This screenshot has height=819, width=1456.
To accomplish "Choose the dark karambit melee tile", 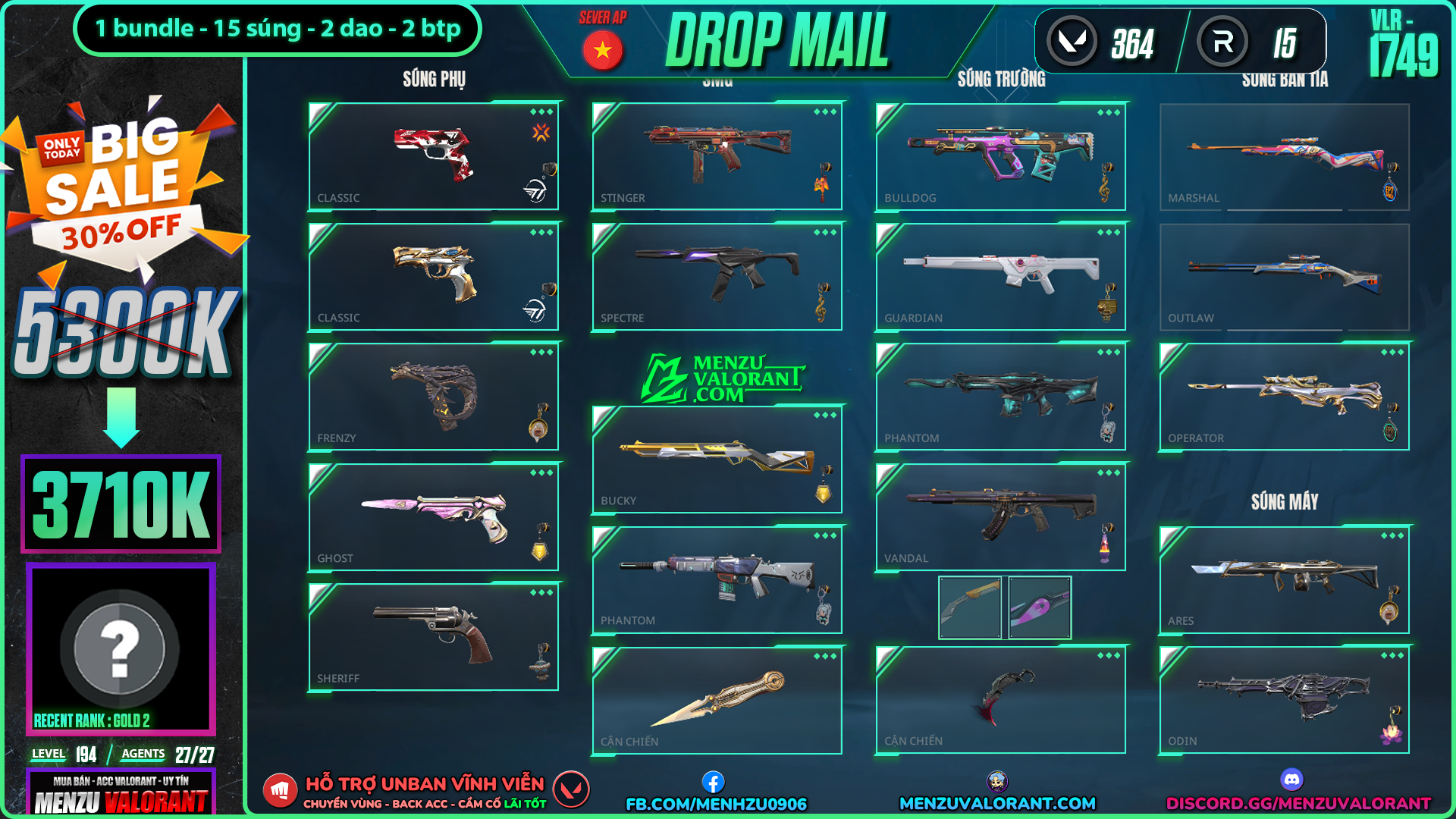I will pyautogui.click(x=1000, y=700).
